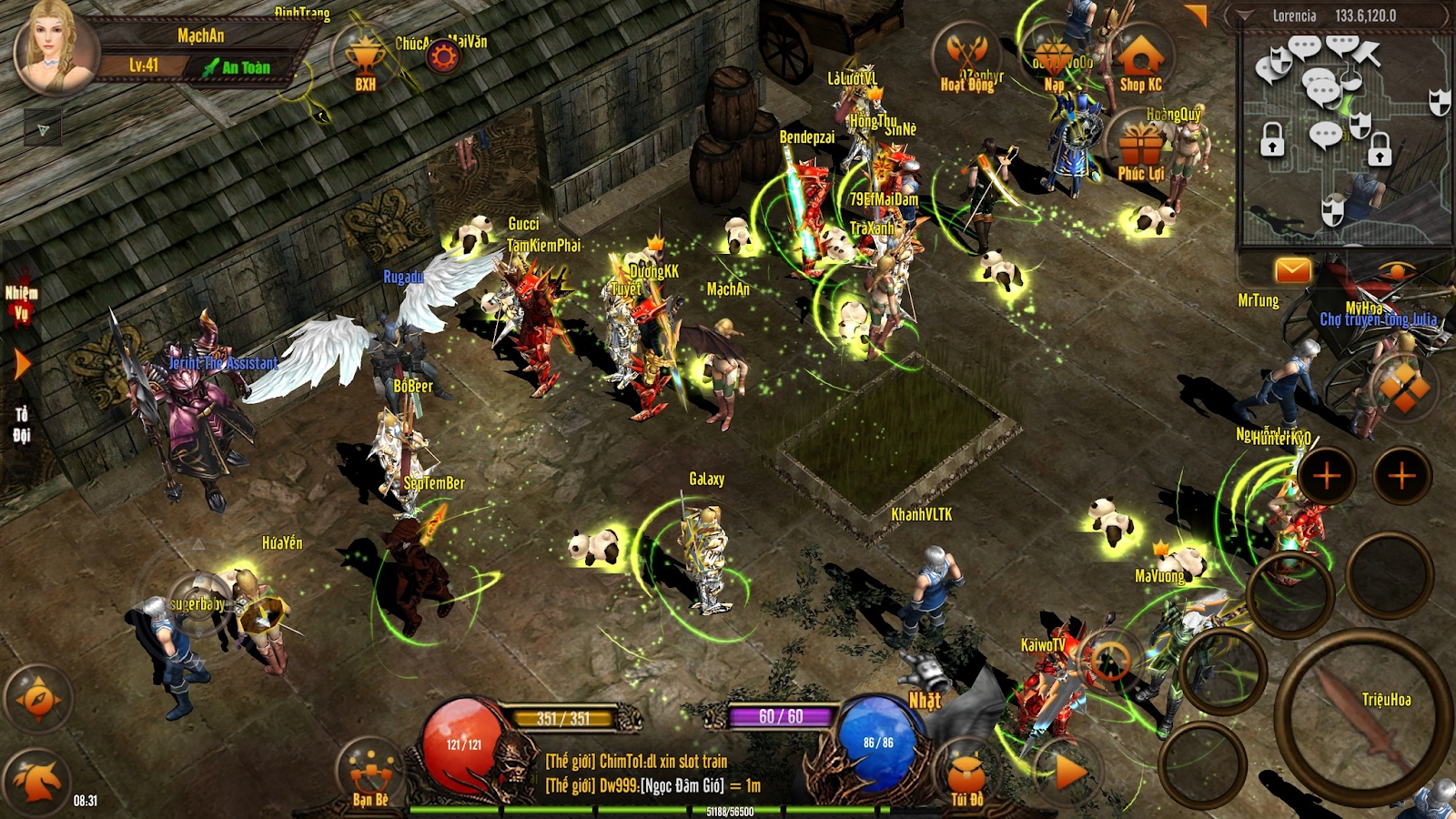The height and width of the screenshot is (819, 1456).
Task: Tap the orange compass button
Action: coord(38,699)
